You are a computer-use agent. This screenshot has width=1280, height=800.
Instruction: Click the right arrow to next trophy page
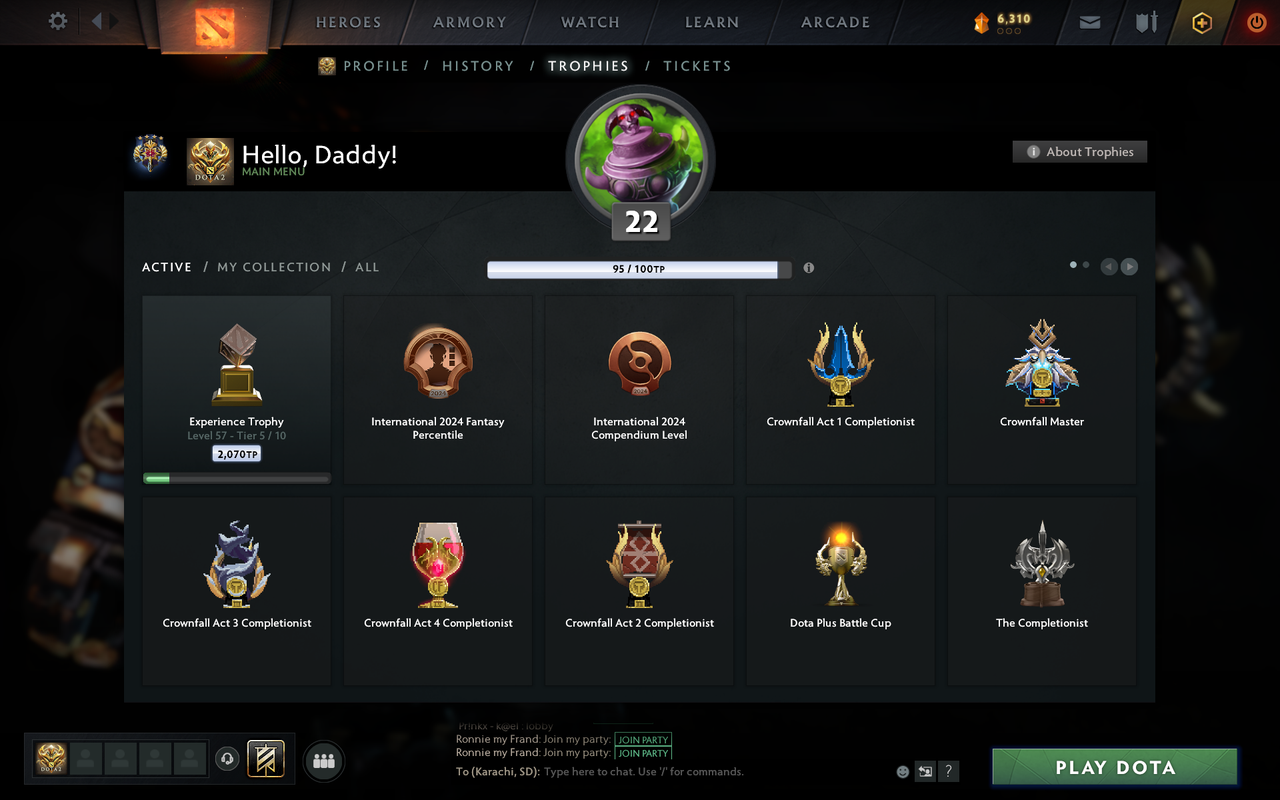pyautogui.click(x=1129, y=267)
